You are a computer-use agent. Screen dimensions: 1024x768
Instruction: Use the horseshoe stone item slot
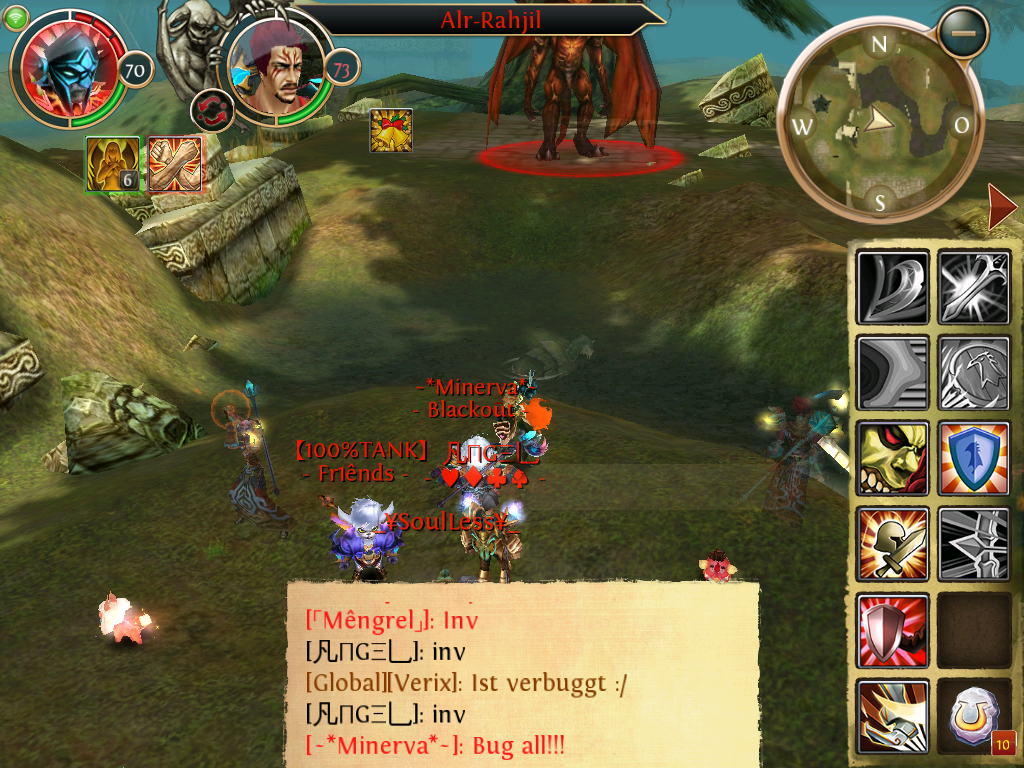pos(975,716)
